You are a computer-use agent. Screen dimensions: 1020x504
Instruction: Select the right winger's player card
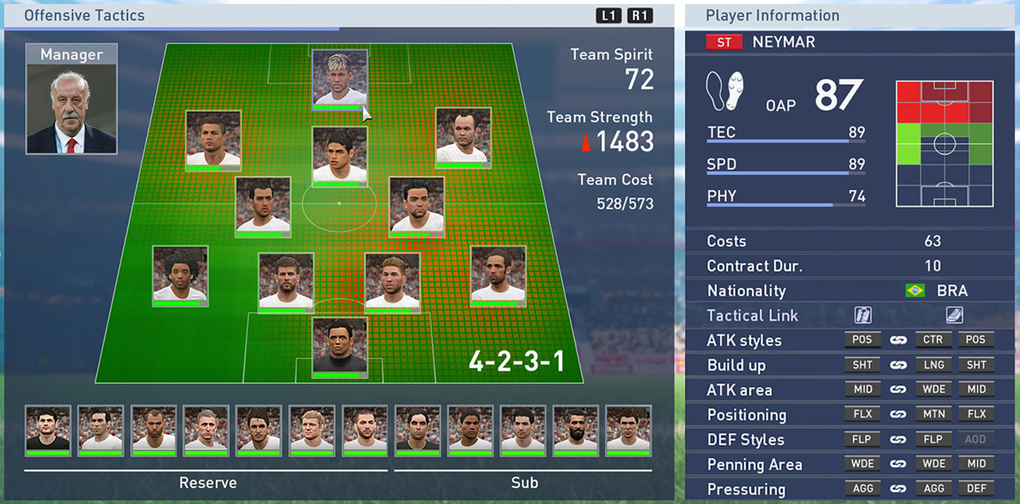(x=463, y=136)
